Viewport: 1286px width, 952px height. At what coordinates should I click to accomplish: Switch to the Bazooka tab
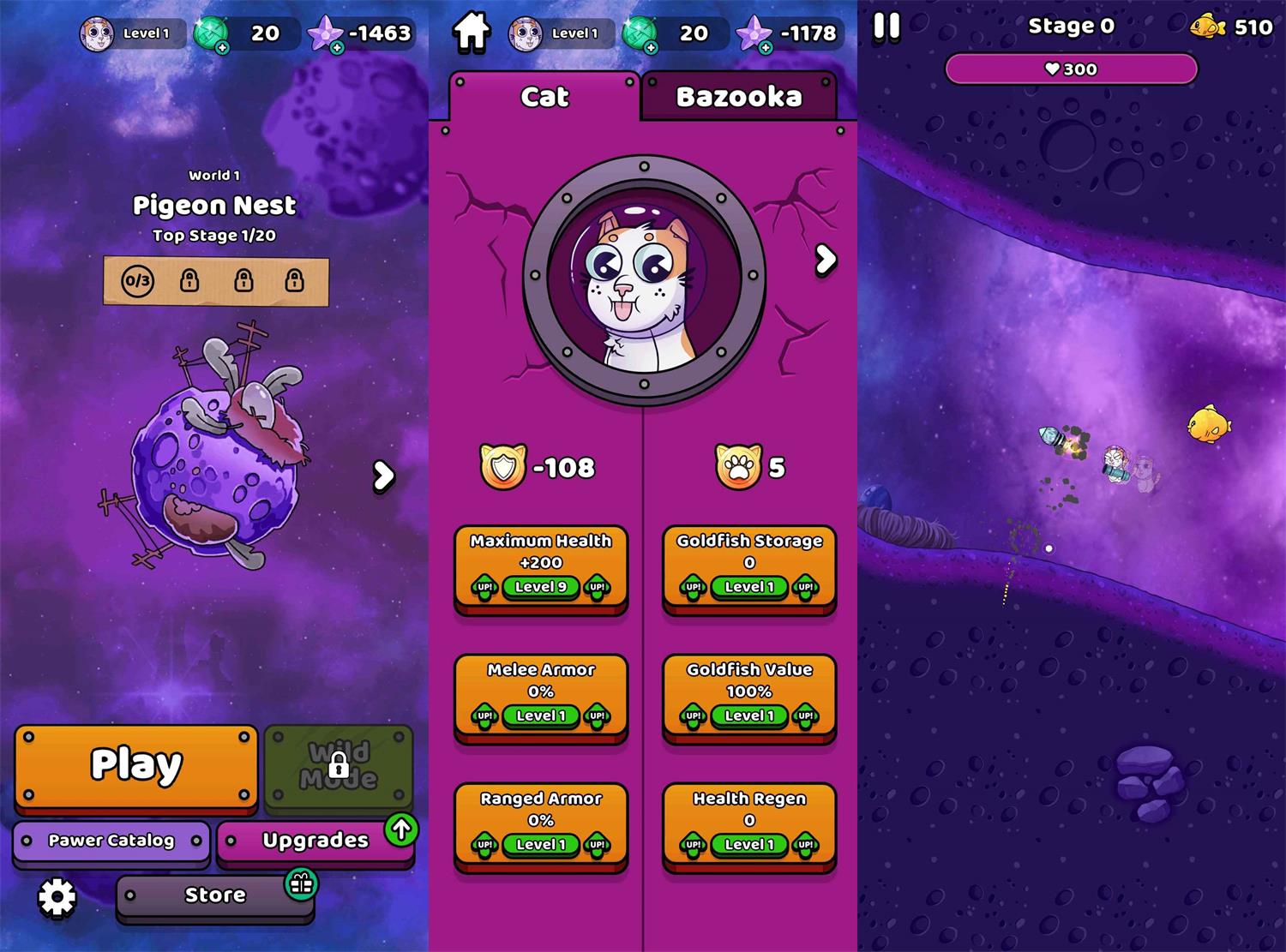click(738, 96)
